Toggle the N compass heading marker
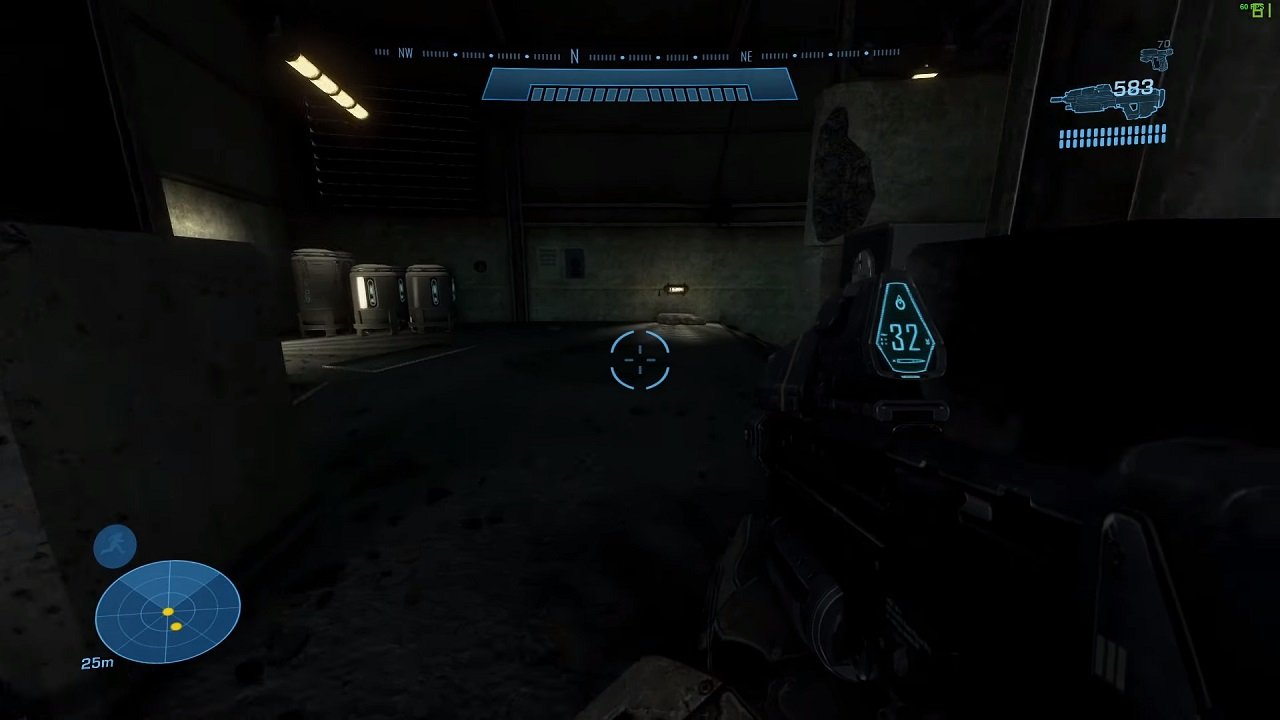The width and height of the screenshot is (1280, 720). pyautogui.click(x=573, y=55)
